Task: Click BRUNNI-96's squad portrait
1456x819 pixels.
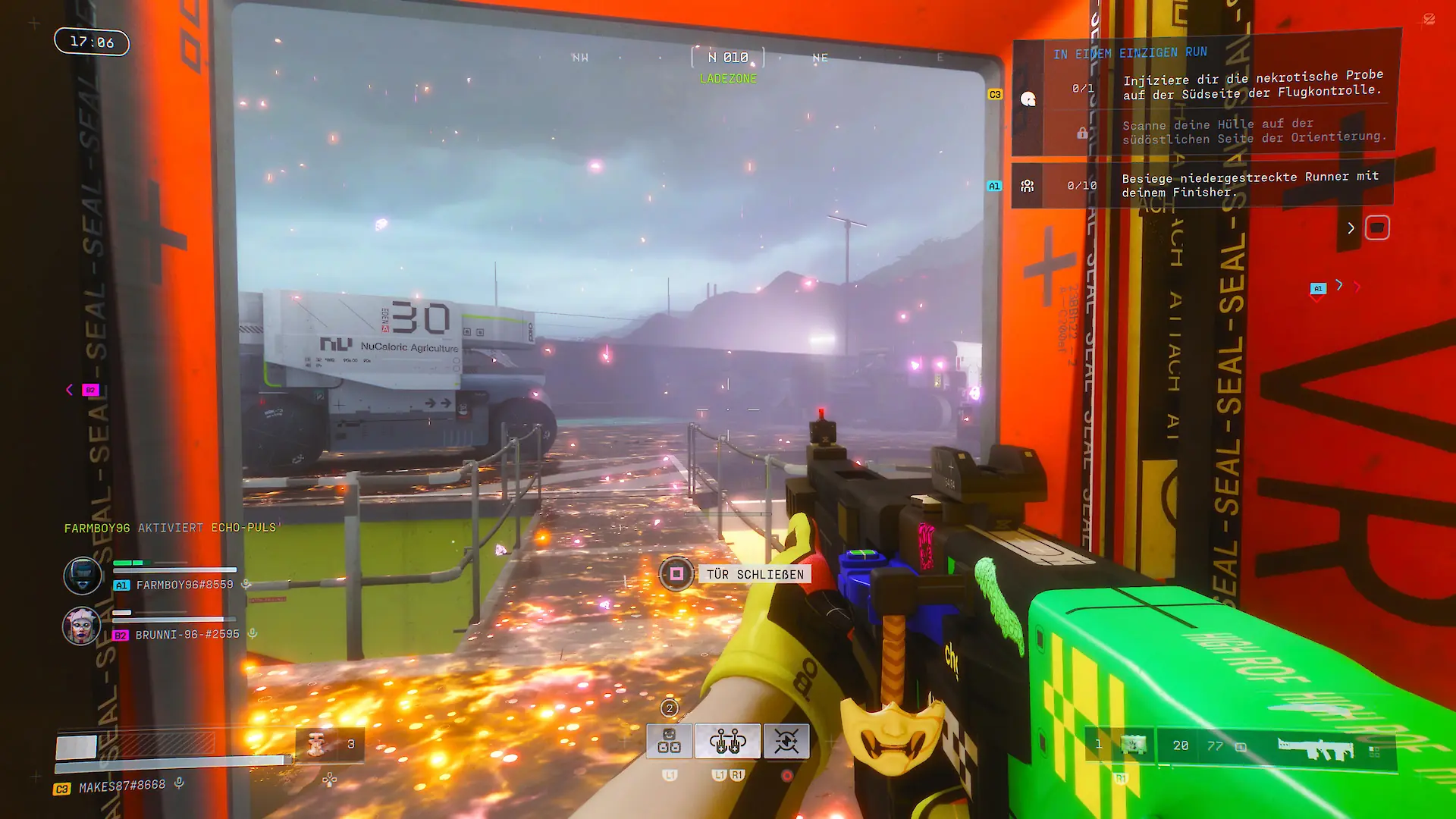Action: click(81, 626)
